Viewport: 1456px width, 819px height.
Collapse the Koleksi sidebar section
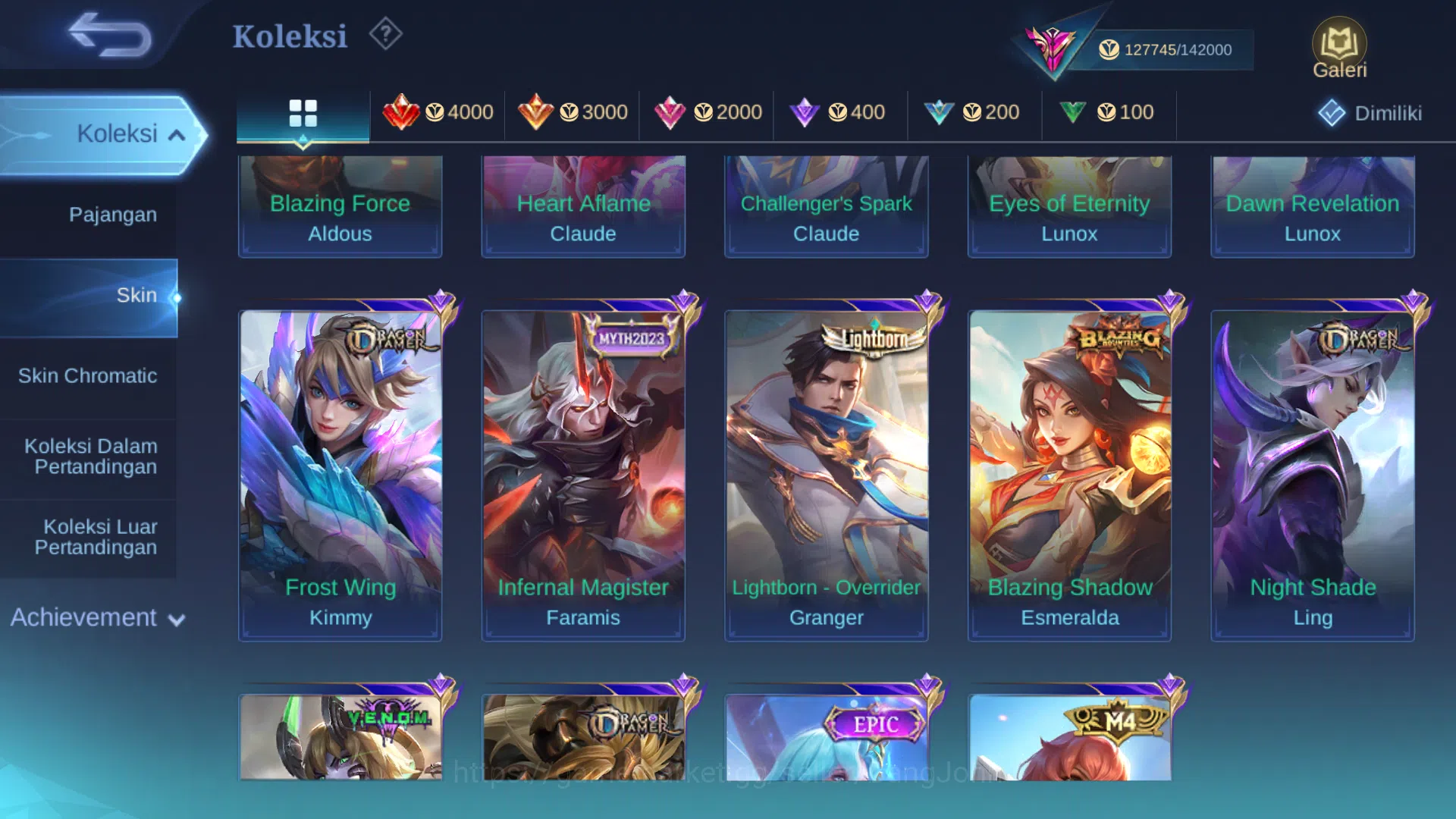tap(180, 133)
